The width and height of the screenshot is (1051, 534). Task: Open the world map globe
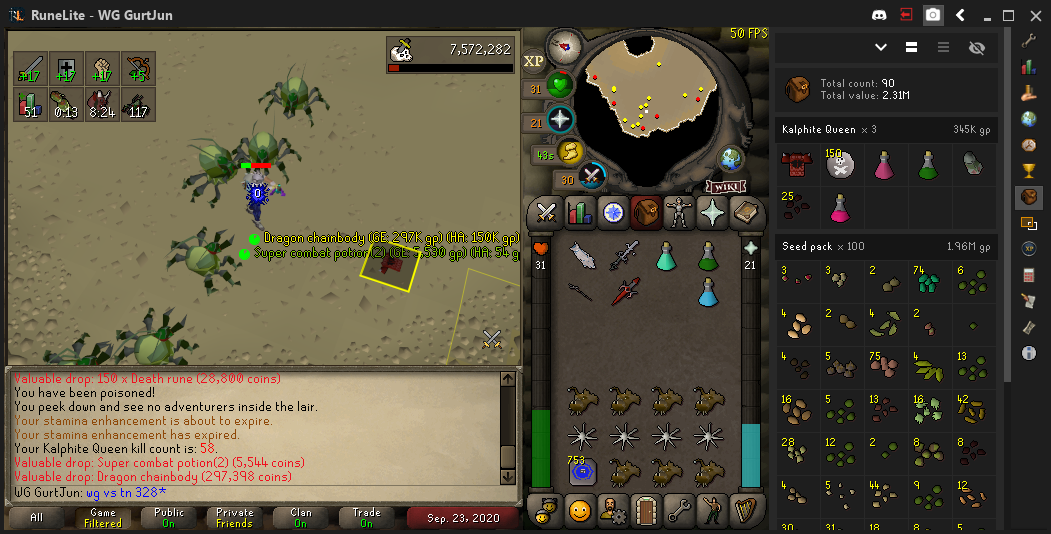tap(733, 158)
